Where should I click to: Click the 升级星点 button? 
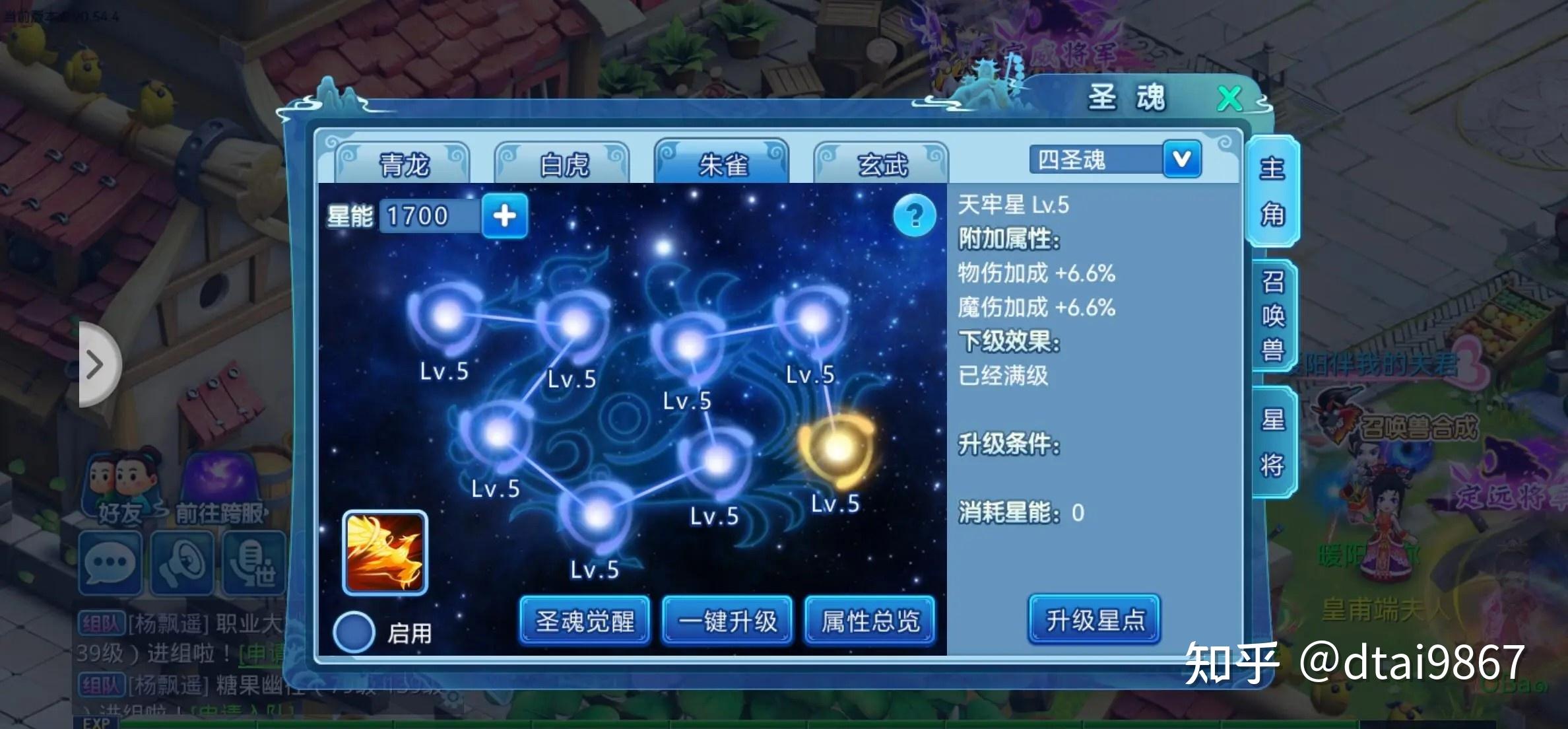coord(1094,619)
